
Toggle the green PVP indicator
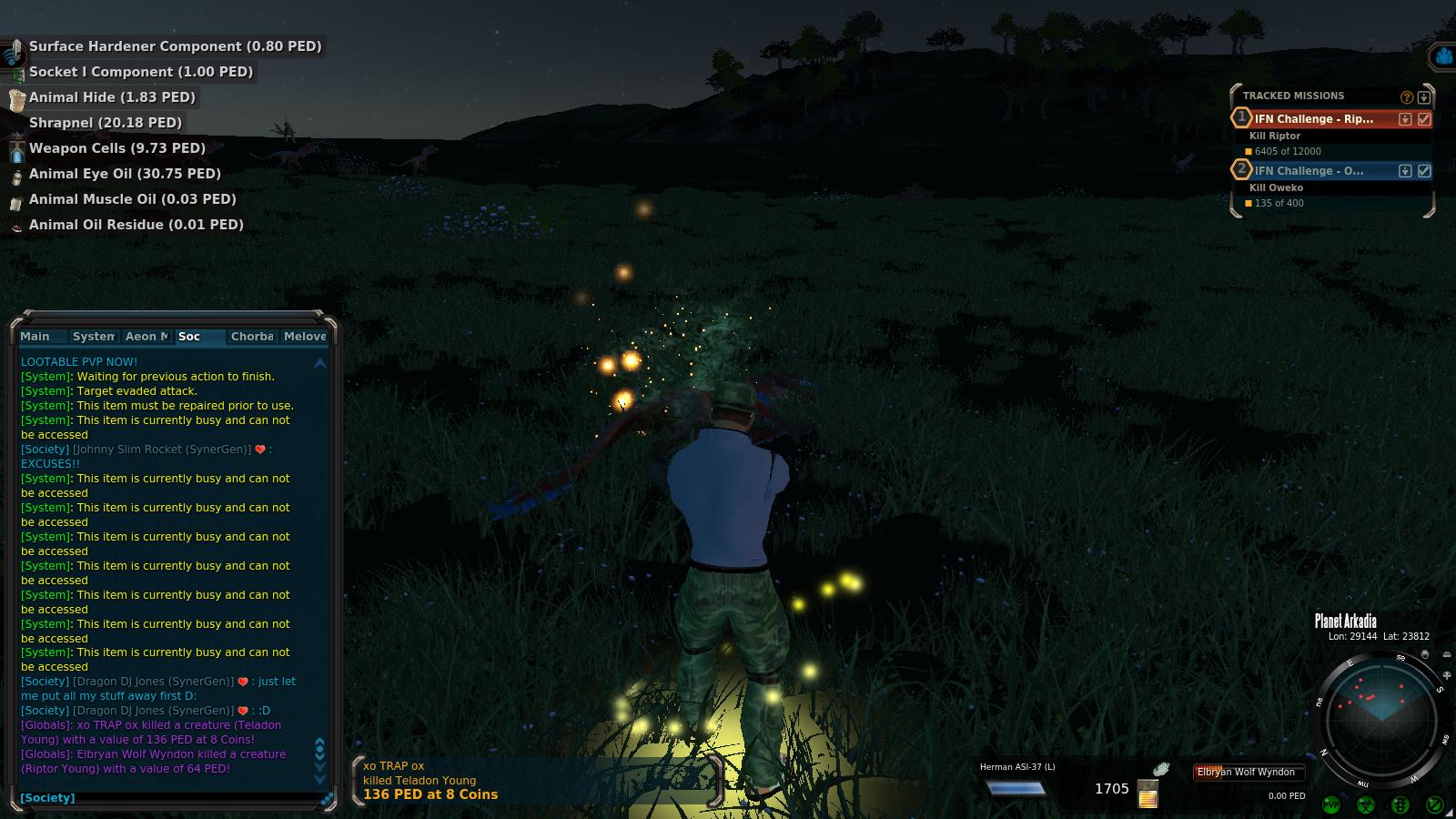pos(1330,804)
